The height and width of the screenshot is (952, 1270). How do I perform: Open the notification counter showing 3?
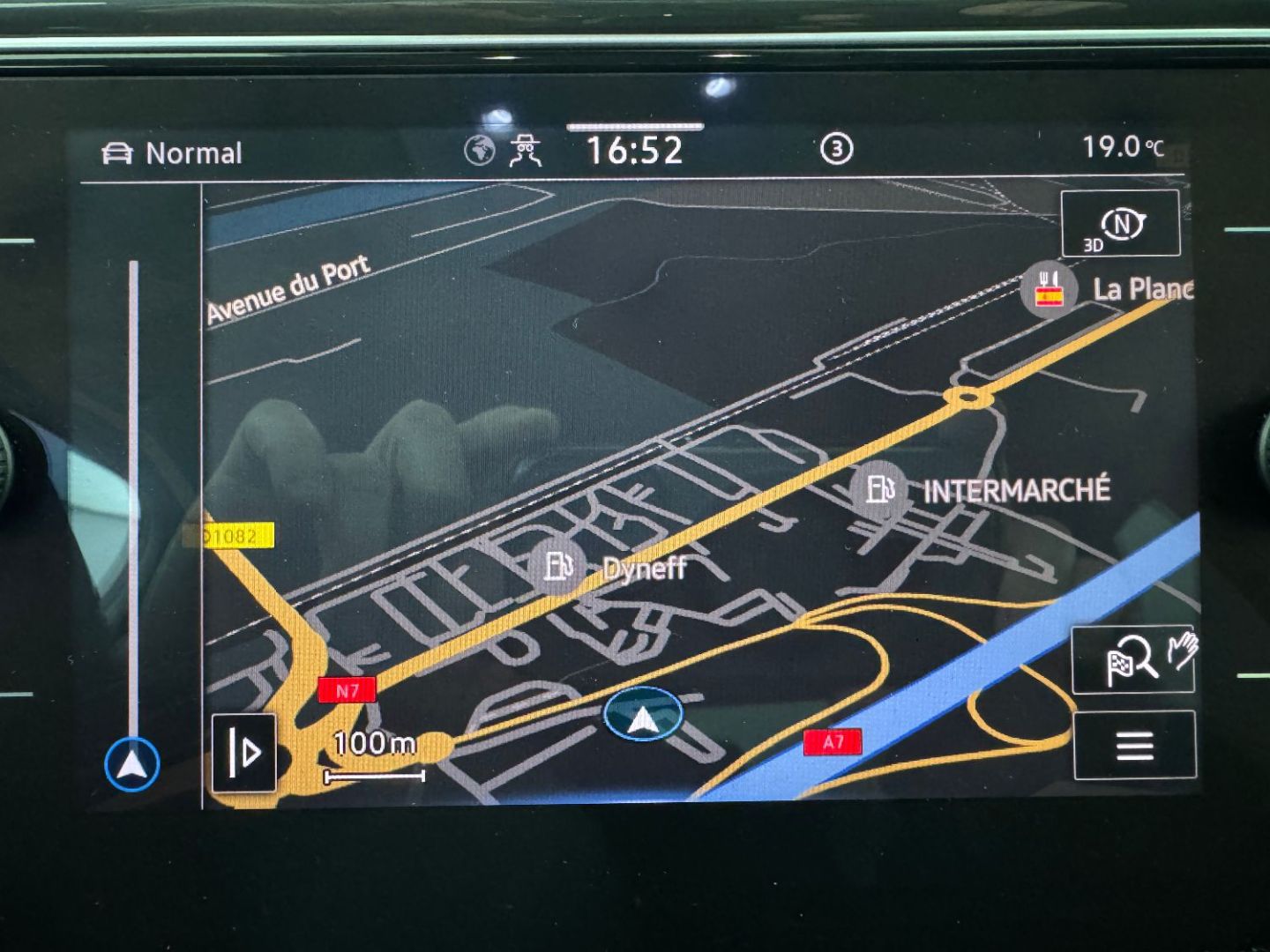pyautogui.click(x=836, y=149)
